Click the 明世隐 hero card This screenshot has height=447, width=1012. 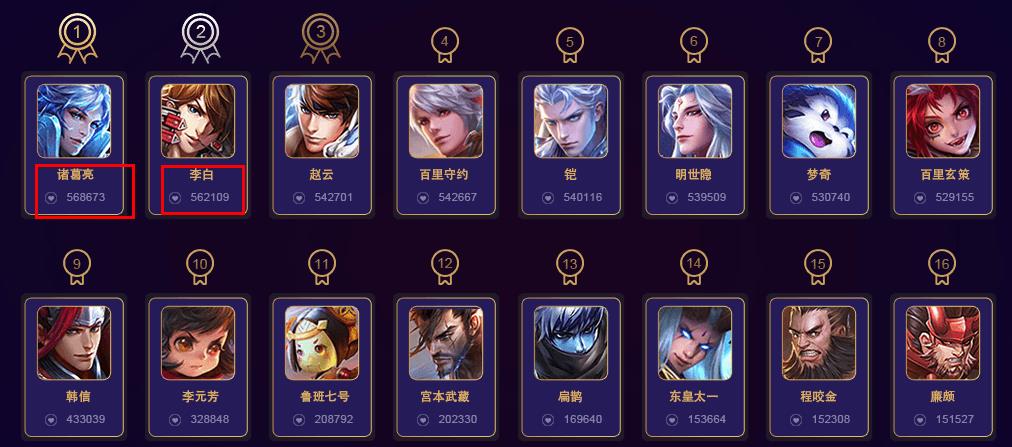[x=694, y=122]
